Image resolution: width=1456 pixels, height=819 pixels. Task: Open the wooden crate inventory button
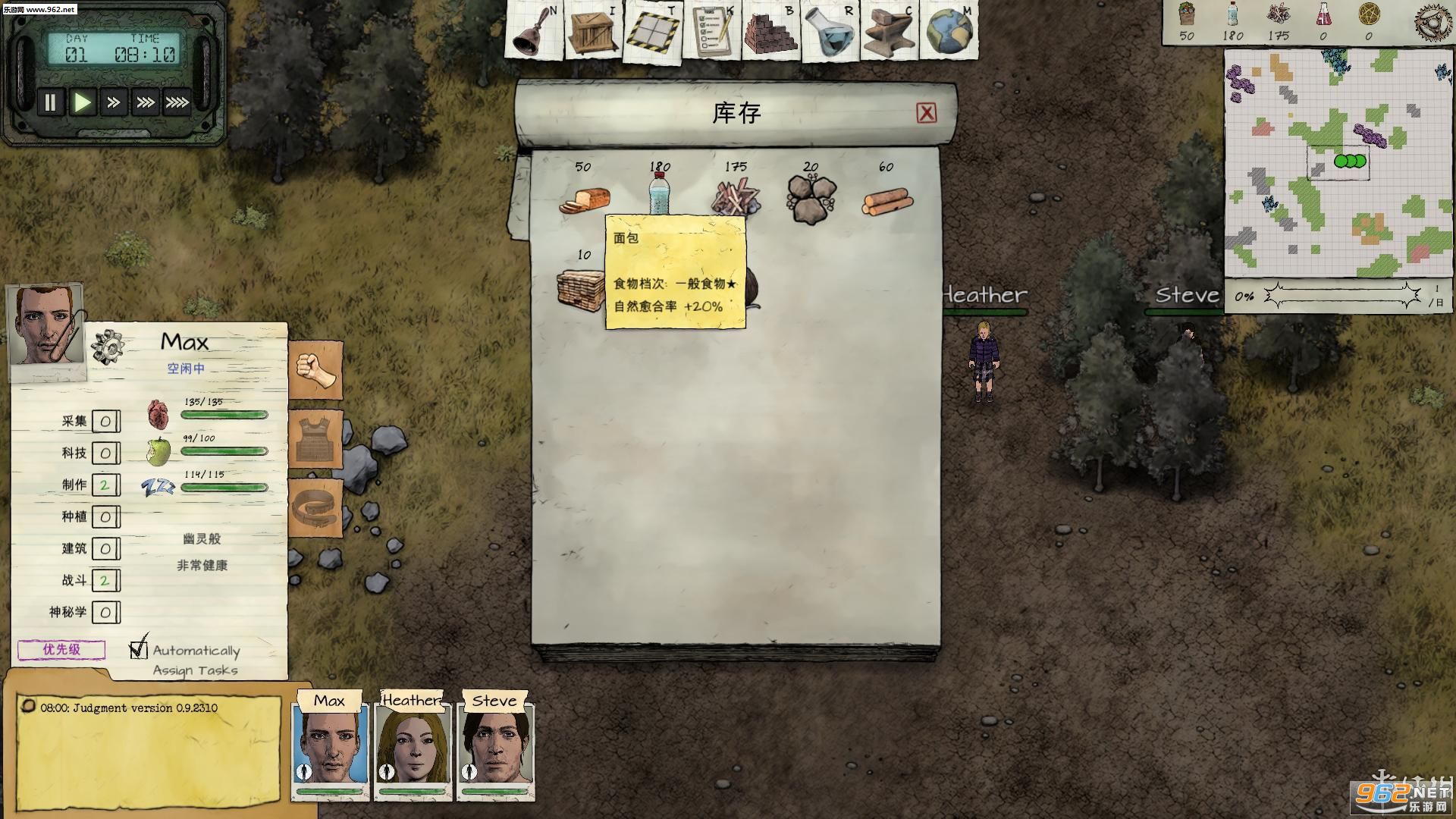pos(593,32)
